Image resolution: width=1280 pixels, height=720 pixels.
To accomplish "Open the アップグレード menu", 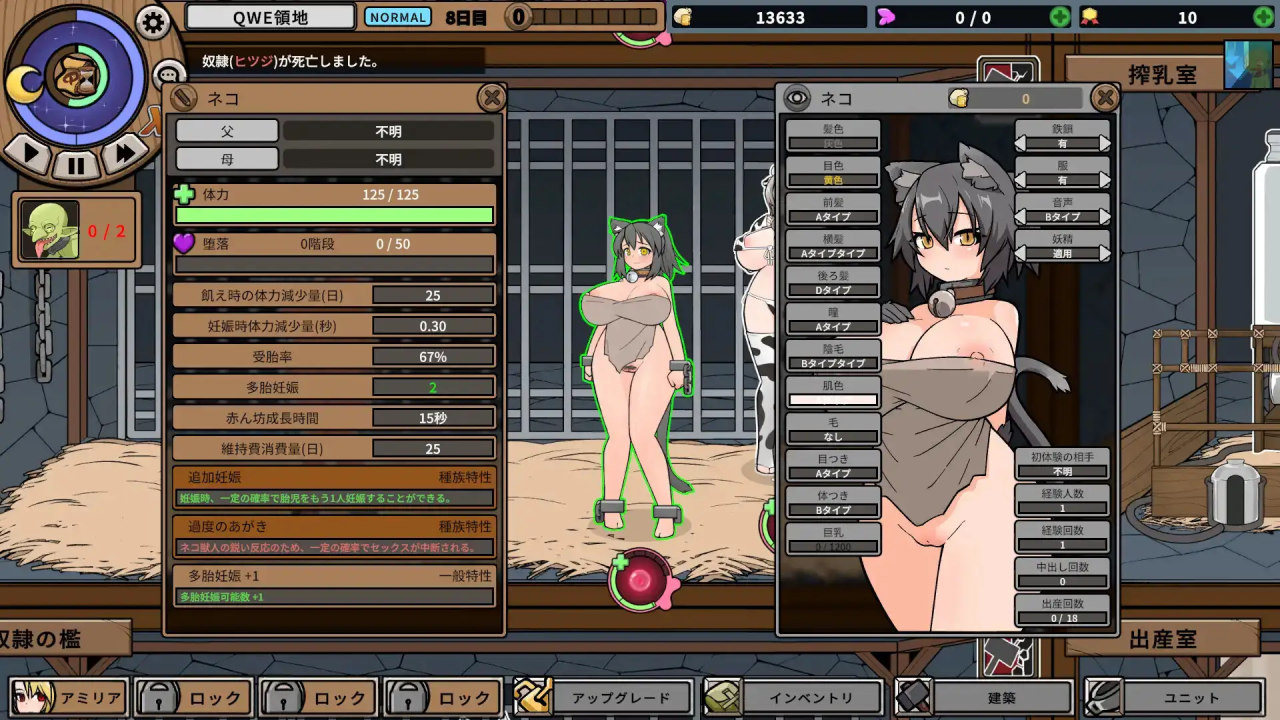I will (x=604, y=698).
